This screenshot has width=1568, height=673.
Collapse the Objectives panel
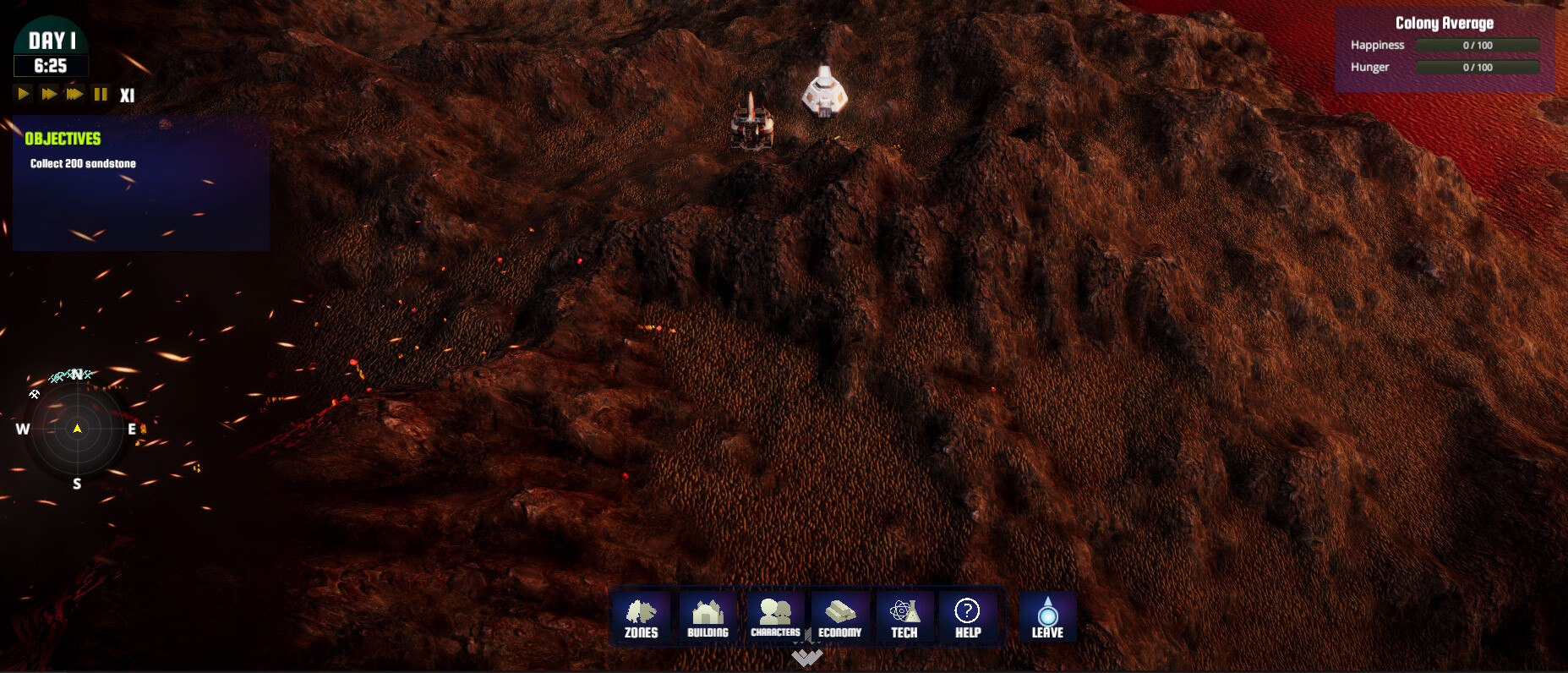tap(63, 139)
